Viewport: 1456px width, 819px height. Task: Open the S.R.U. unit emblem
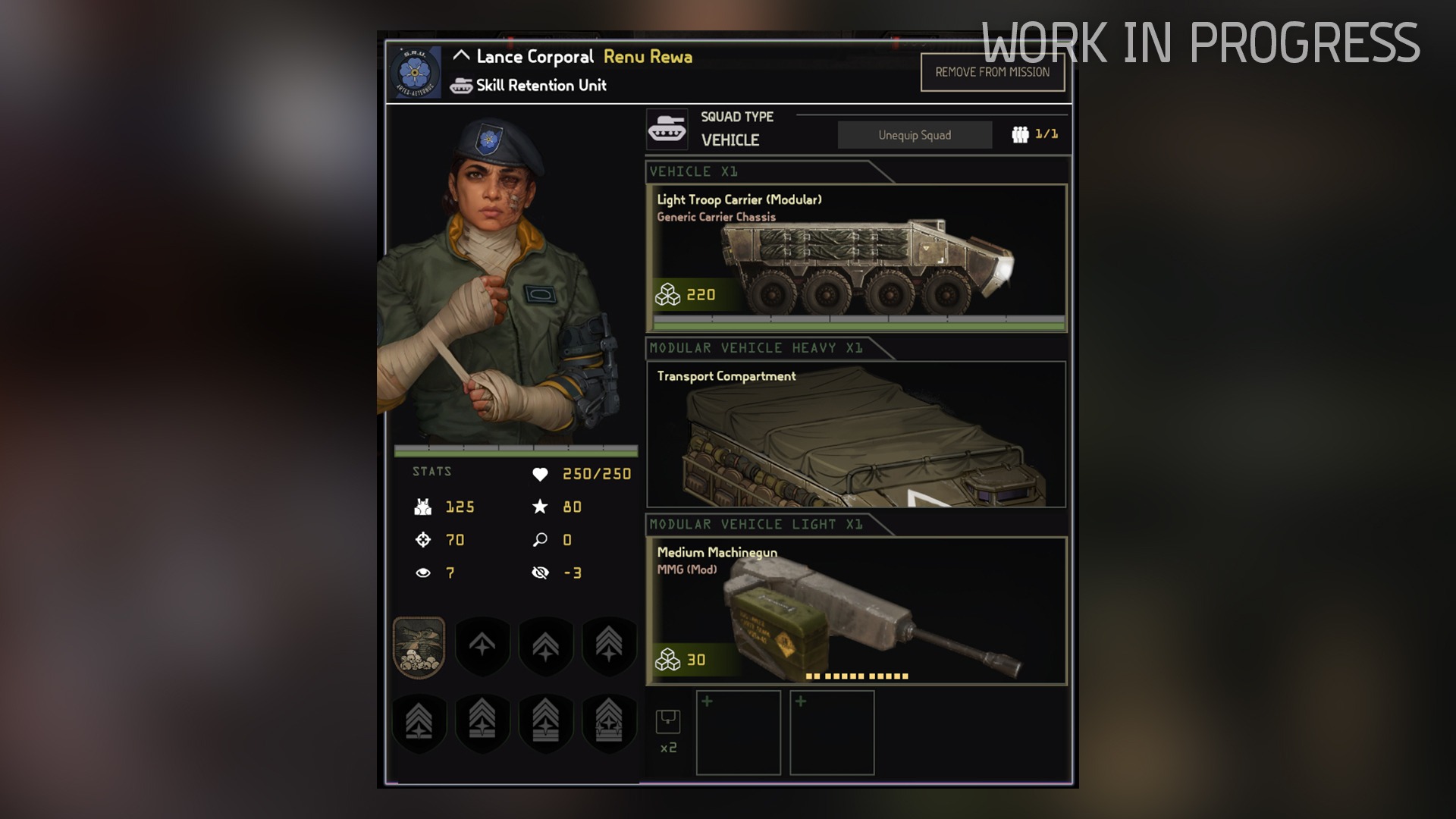tap(415, 73)
